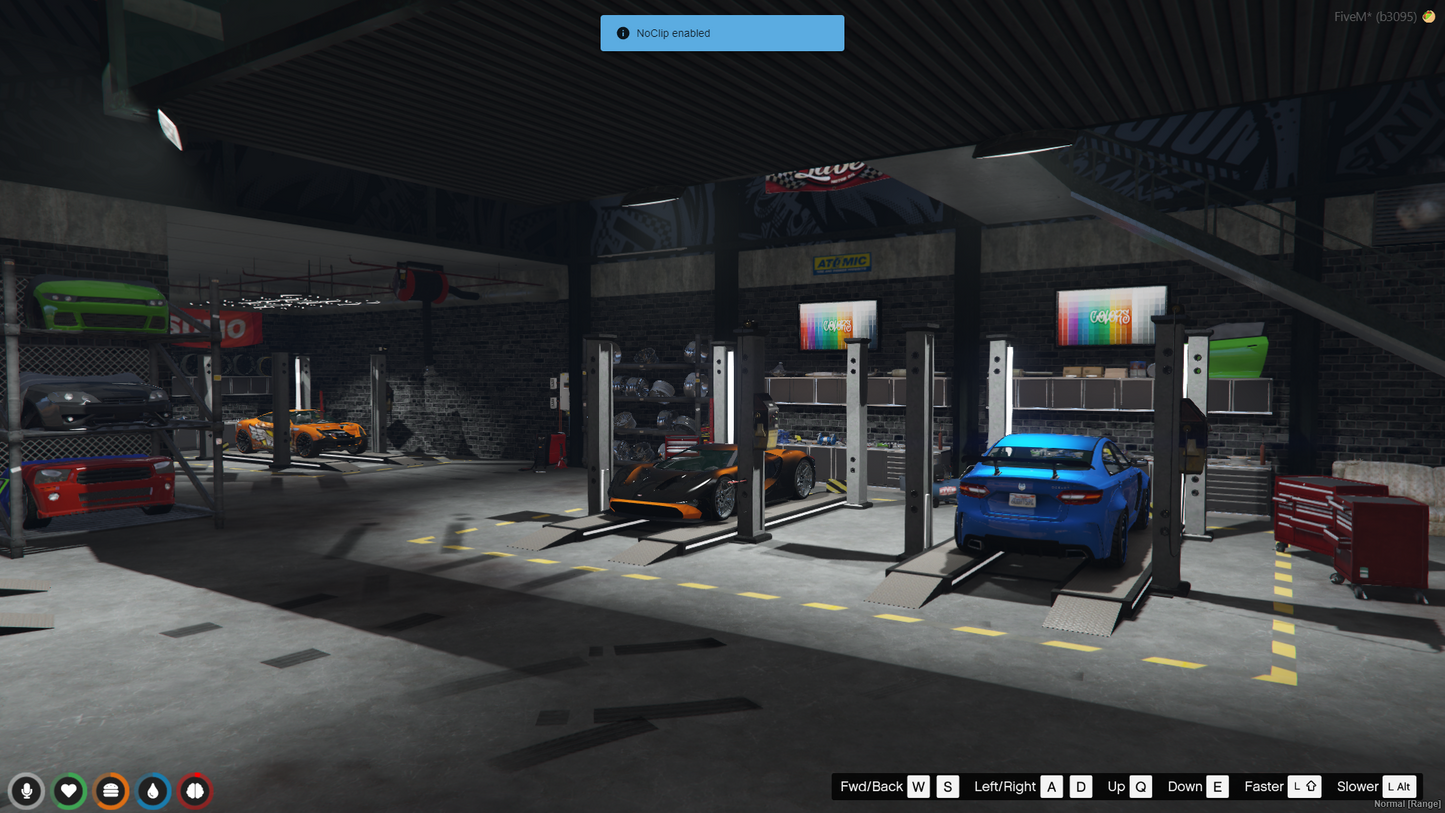Select the water drop thirst icon
This screenshot has width=1445, height=813.
tap(153, 791)
